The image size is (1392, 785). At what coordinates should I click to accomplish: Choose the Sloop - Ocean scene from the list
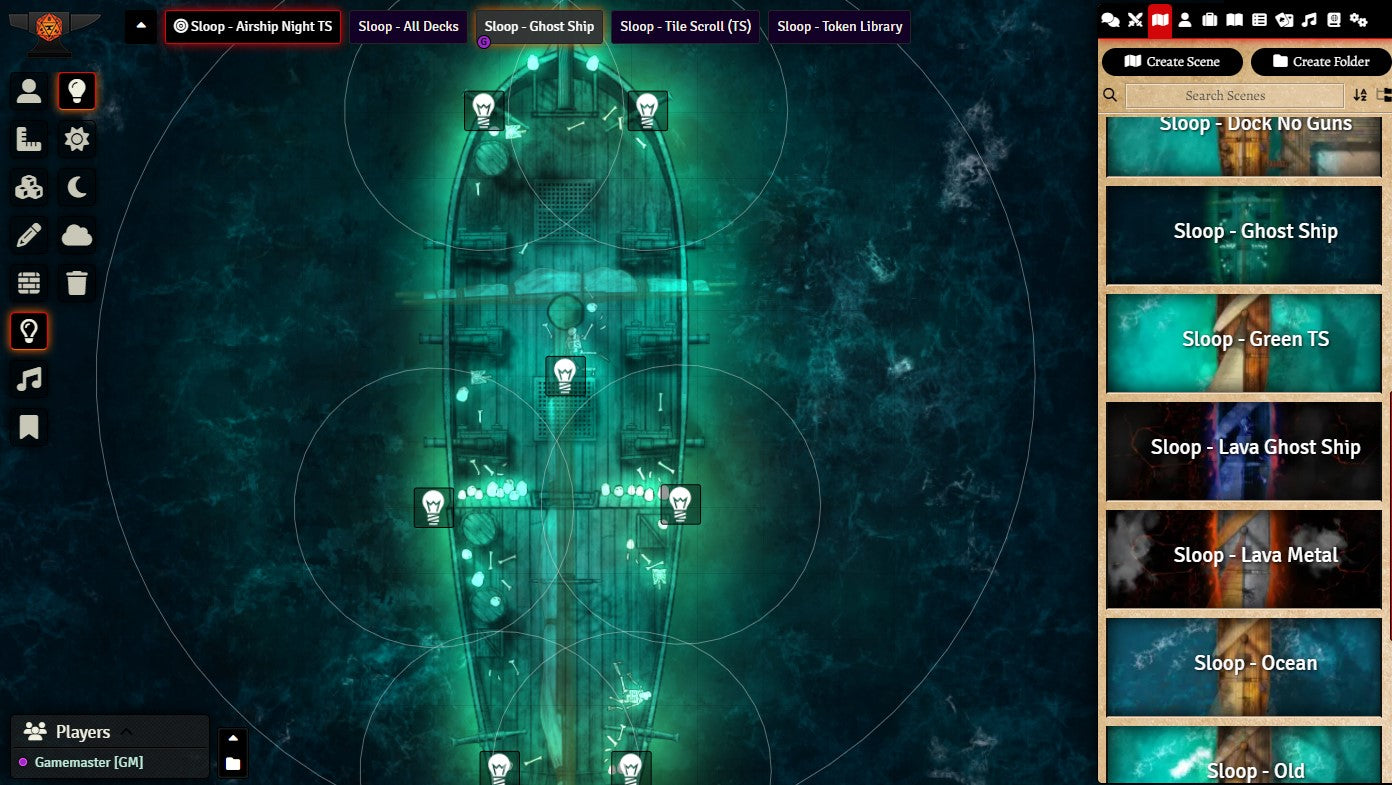1255,663
